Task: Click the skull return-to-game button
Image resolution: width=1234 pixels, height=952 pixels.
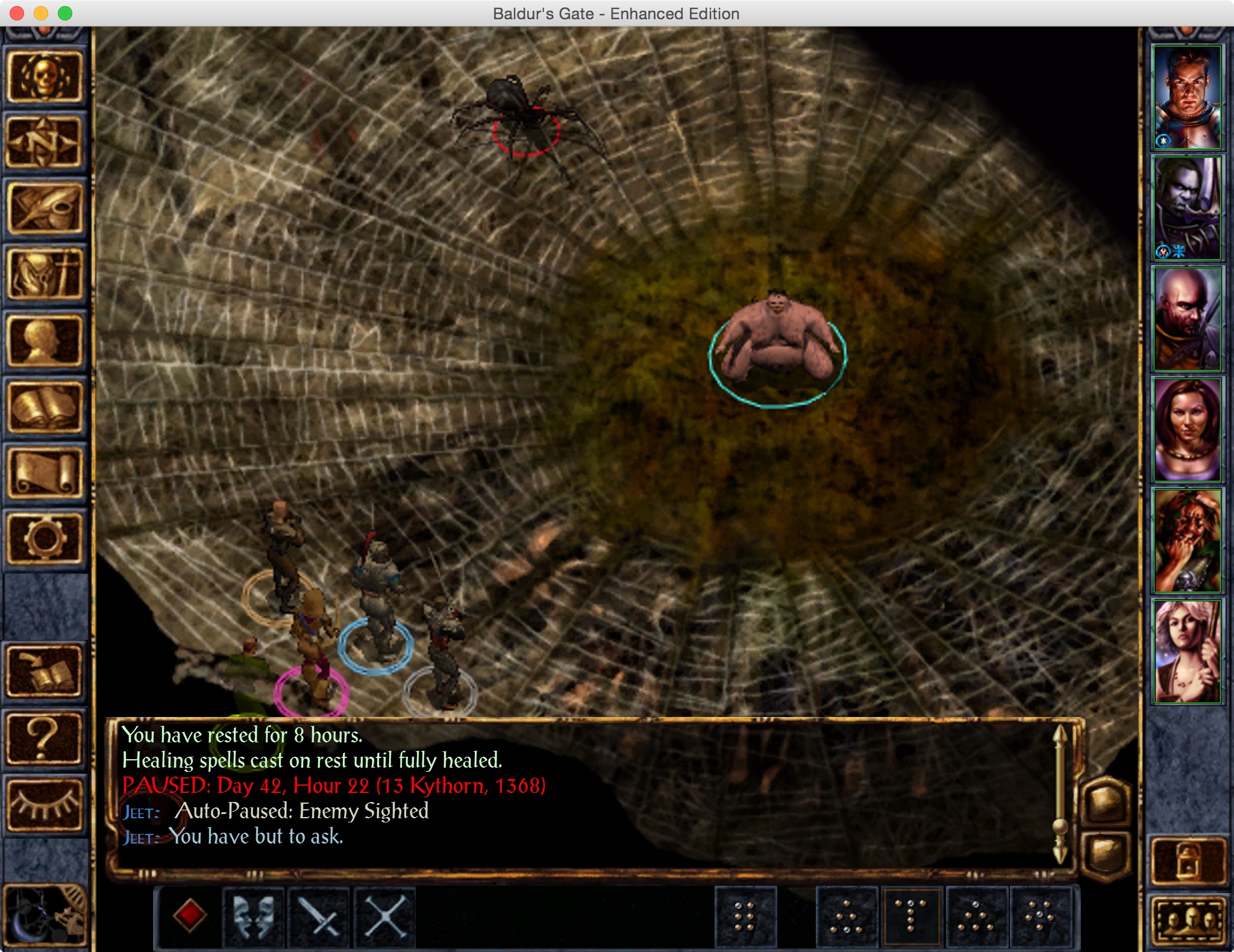Action: pos(45,77)
